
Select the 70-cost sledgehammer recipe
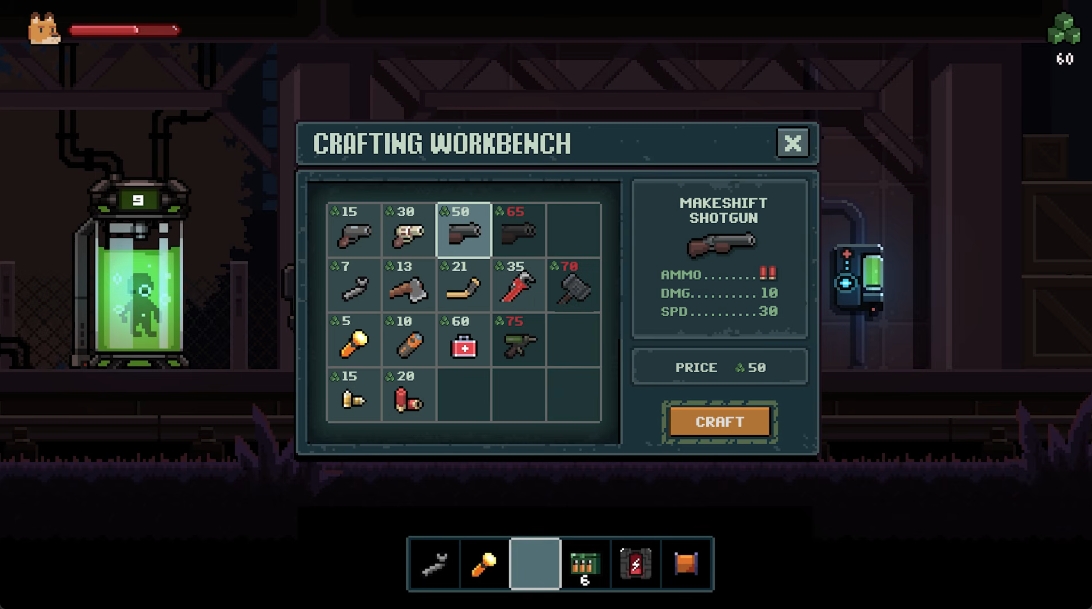[573, 286]
